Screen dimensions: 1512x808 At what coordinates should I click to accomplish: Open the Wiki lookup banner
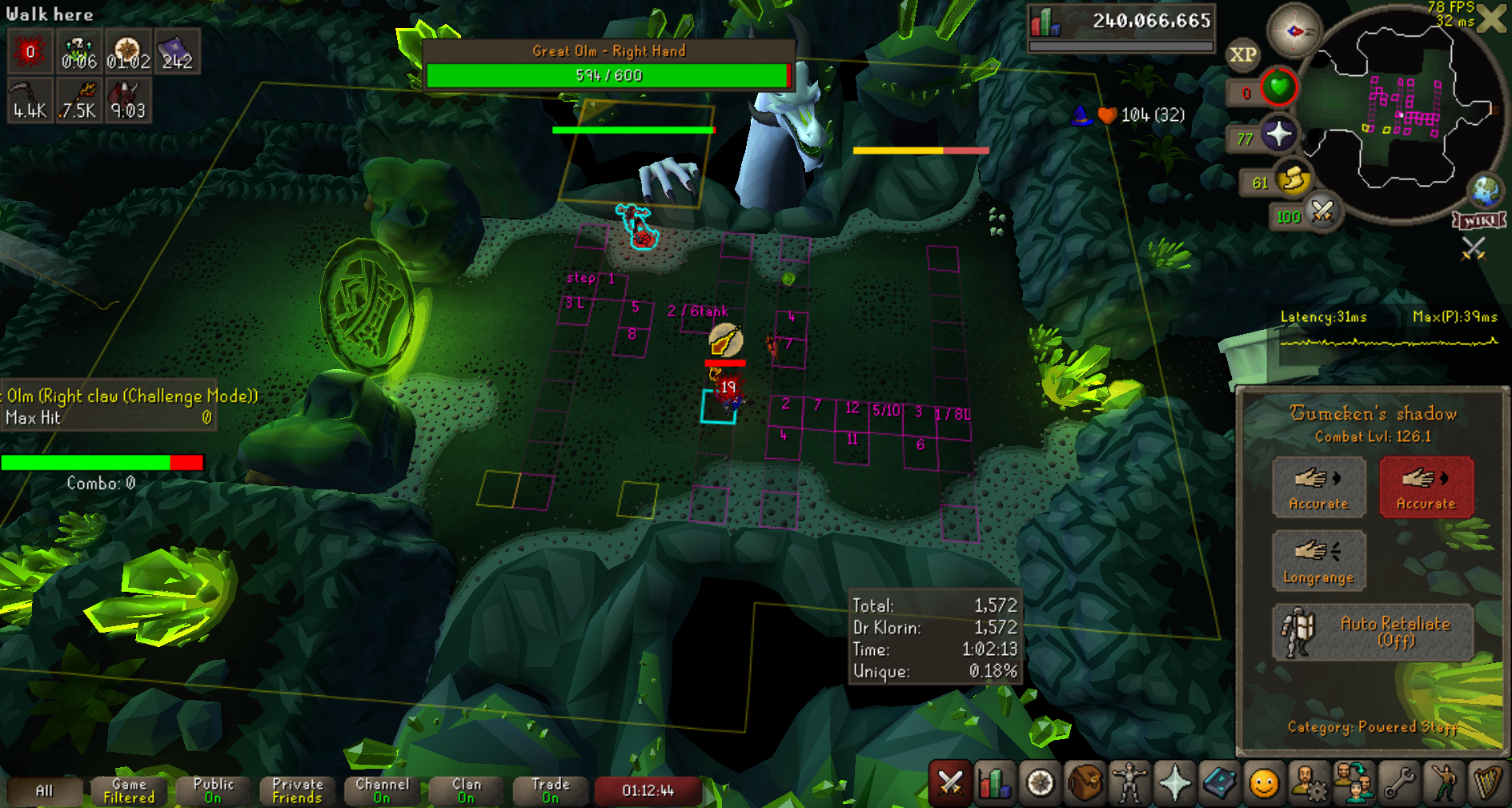coord(1479,220)
